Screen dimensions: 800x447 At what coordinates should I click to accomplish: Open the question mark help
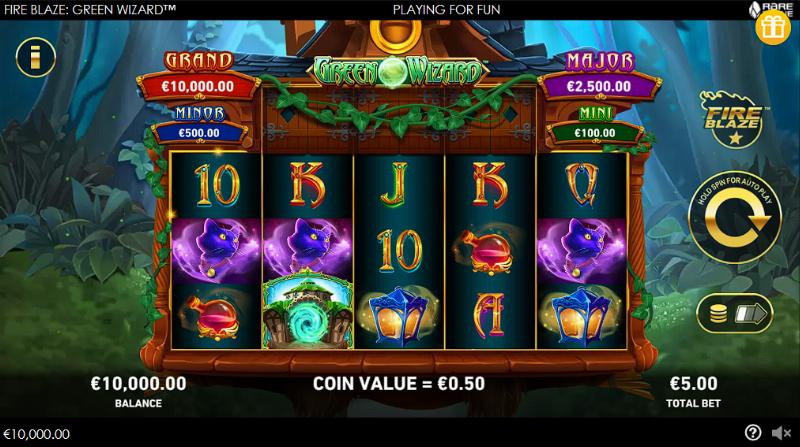[753, 433]
